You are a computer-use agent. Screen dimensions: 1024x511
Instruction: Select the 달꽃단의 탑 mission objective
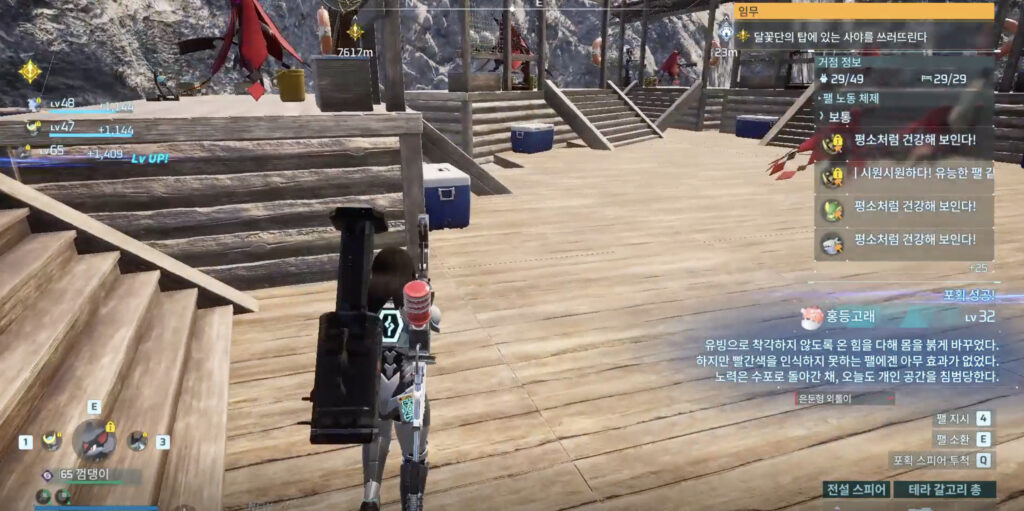834,37
